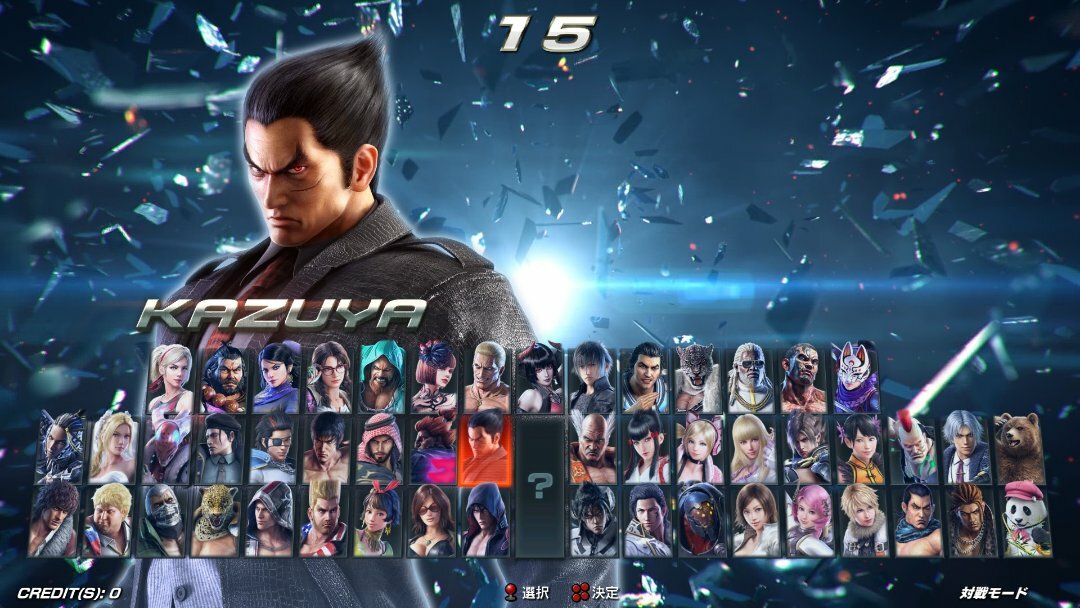The image size is (1080, 608).
Task: Pick Paul with the tall blond hair
Action: (325, 520)
